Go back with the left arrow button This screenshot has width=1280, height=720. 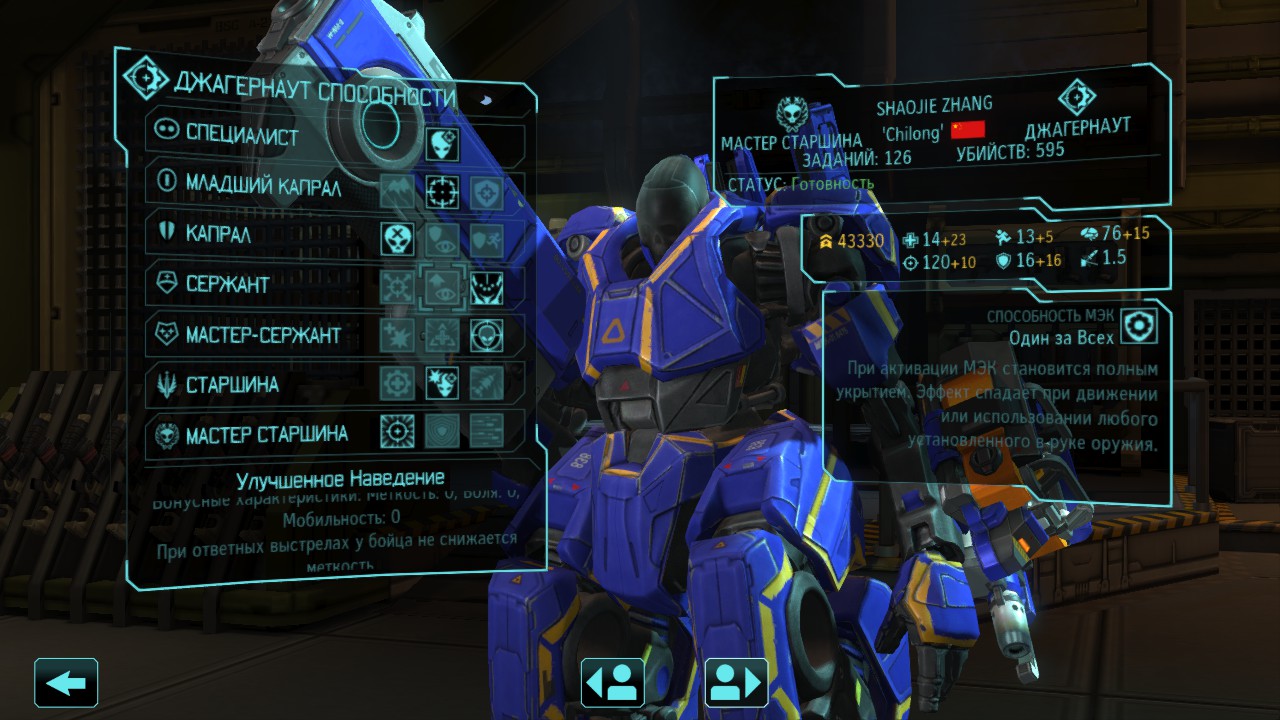66,683
